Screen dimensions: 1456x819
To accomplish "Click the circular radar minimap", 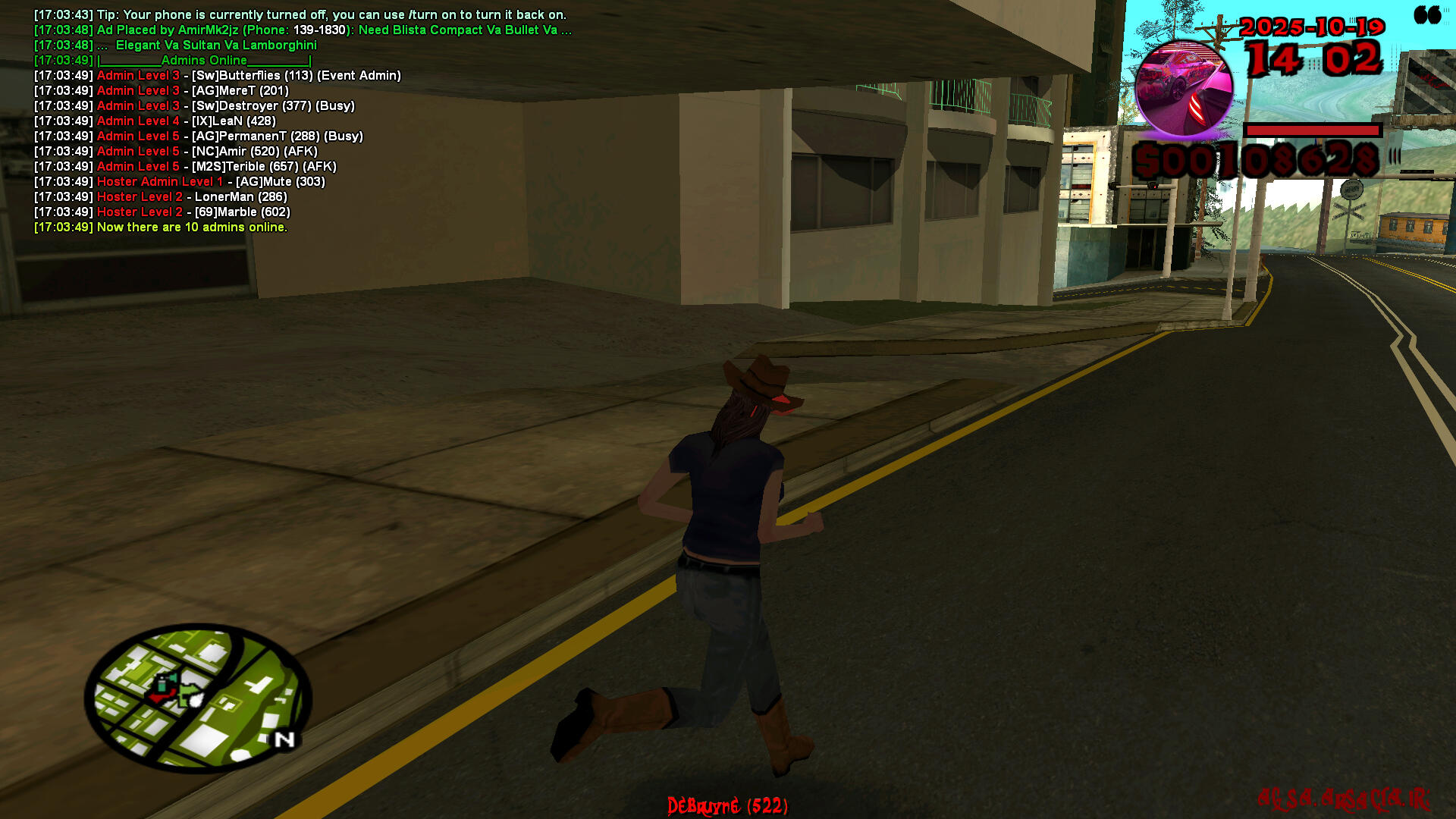I will [x=198, y=698].
